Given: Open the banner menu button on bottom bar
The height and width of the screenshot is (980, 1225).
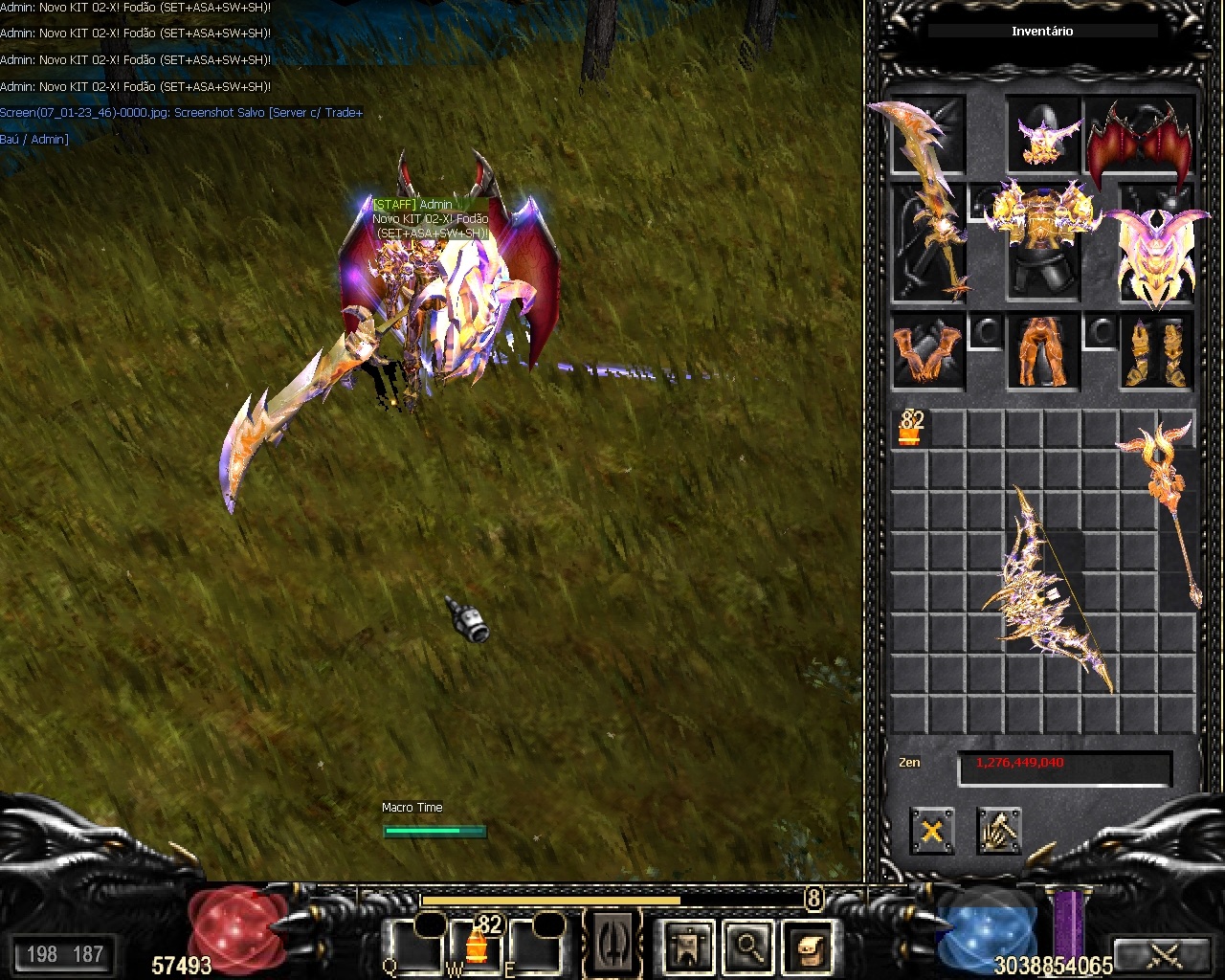Looking at the screenshot, I should pos(687,946).
